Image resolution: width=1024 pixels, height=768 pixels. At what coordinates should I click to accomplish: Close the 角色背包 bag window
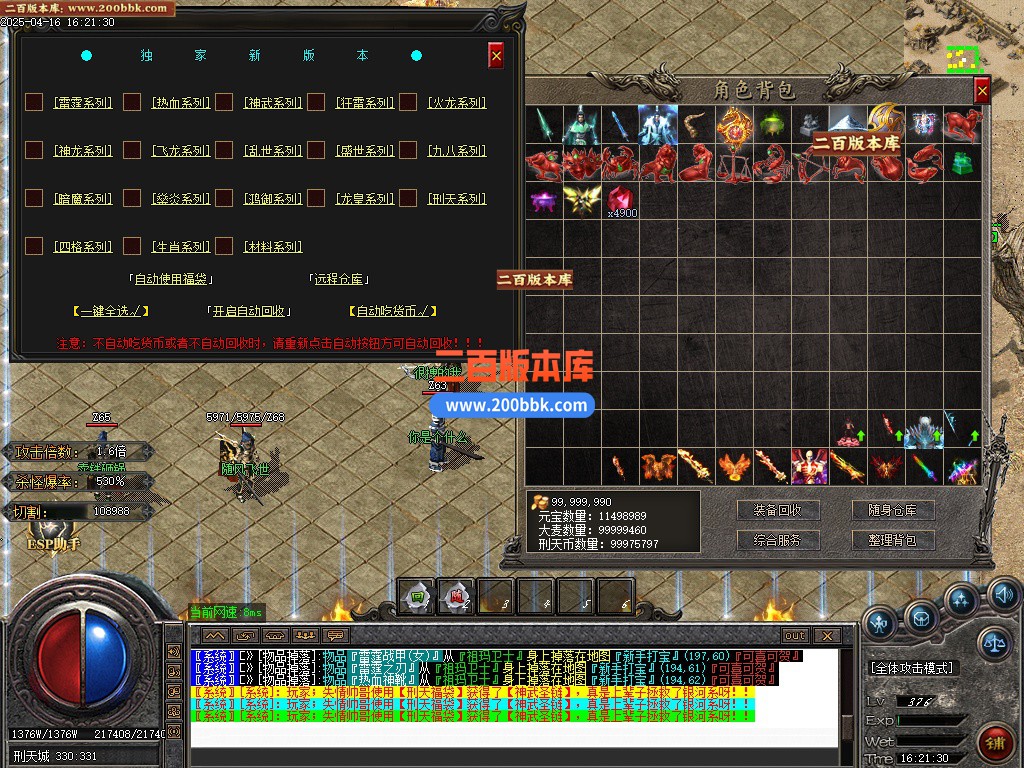(982, 91)
